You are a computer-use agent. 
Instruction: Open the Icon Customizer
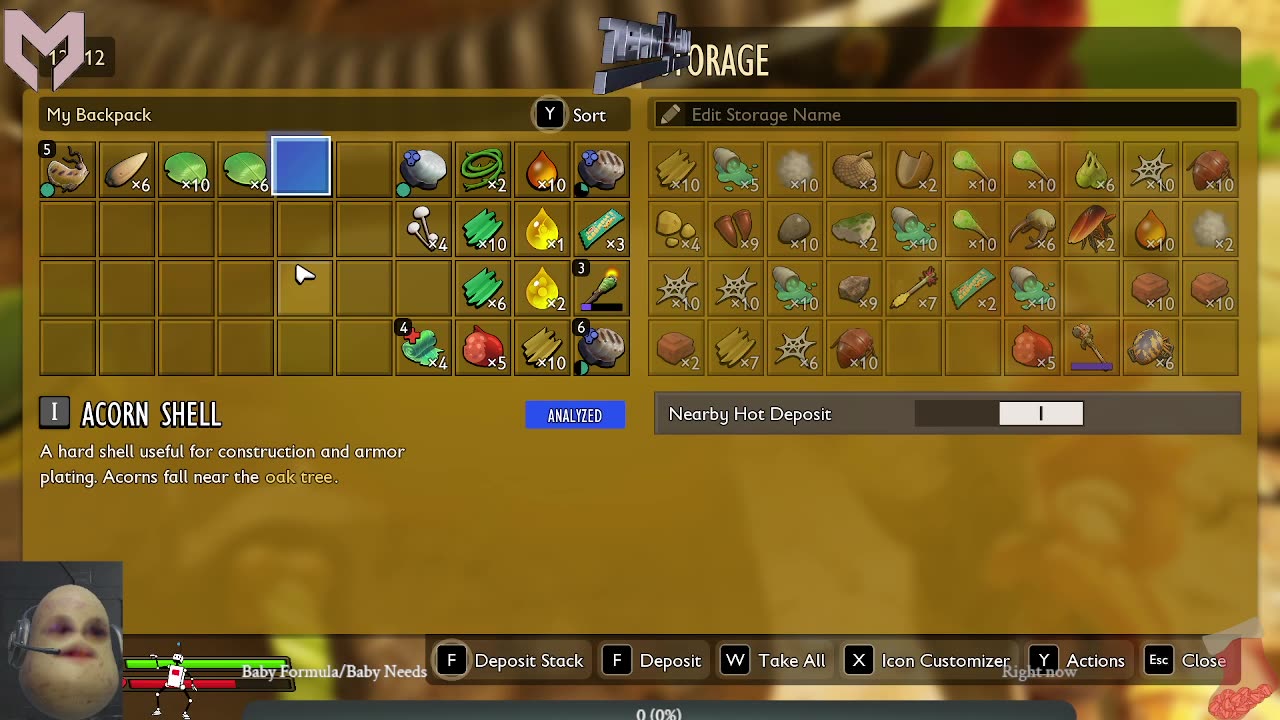pyautogui.click(x=928, y=661)
